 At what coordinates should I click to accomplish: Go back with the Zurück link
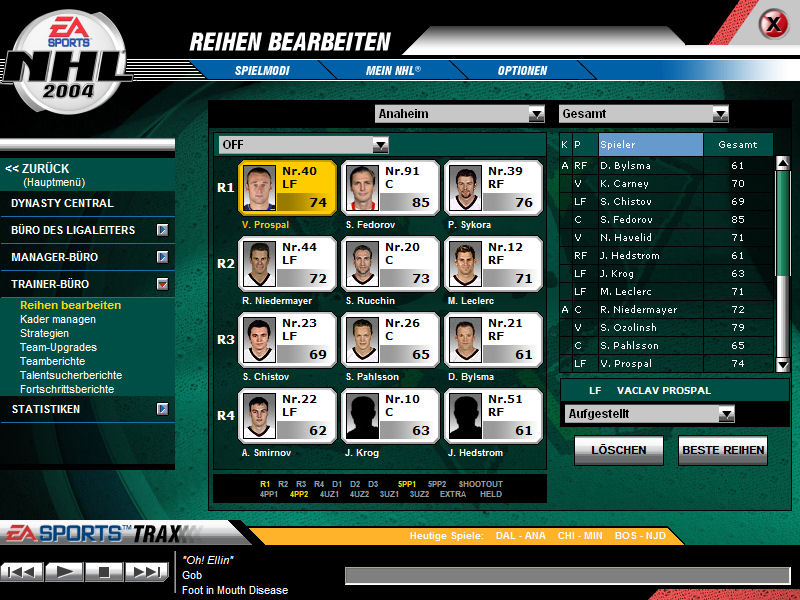pyautogui.click(x=38, y=169)
